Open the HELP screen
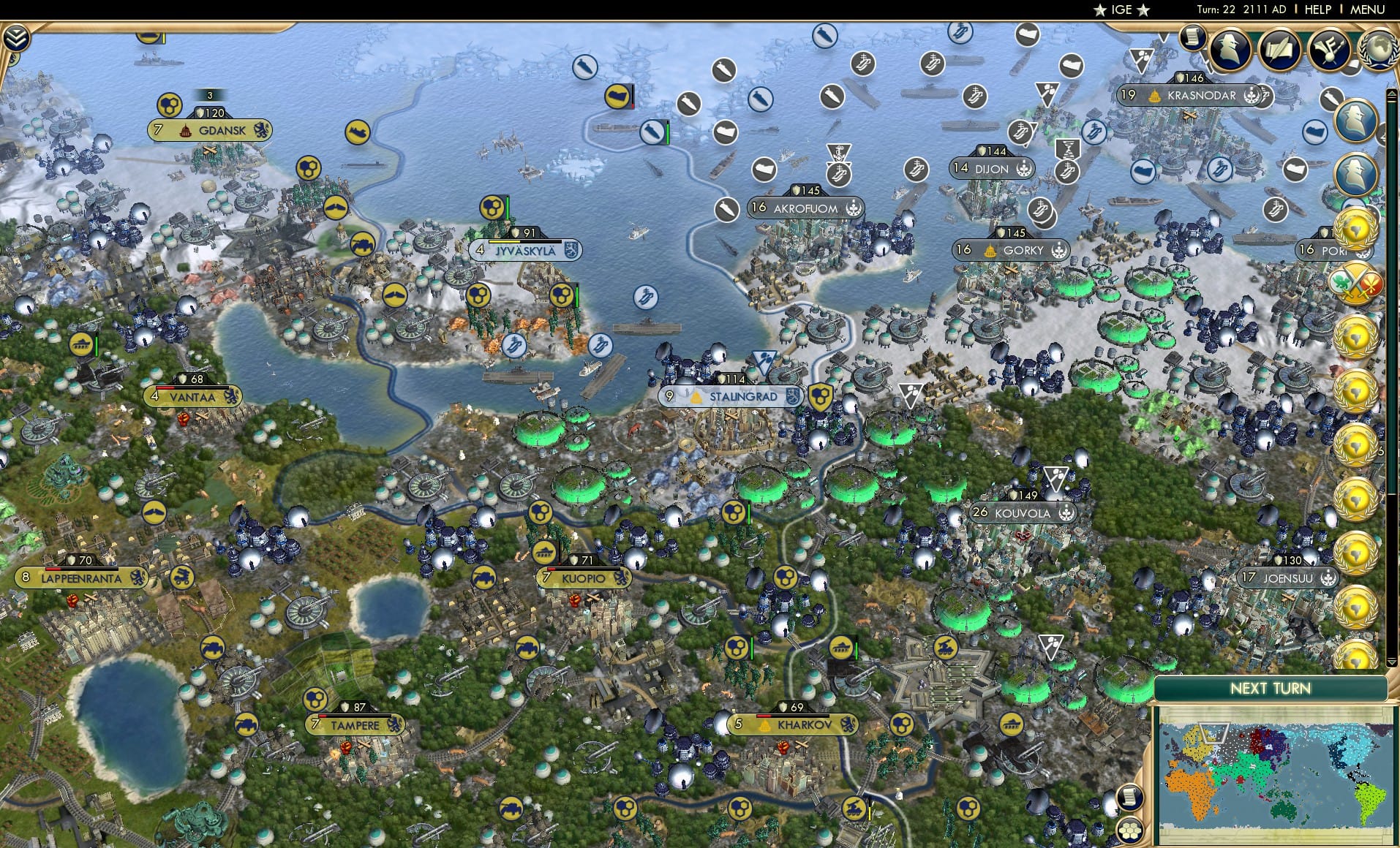This screenshot has width=1400, height=848. (x=1317, y=10)
